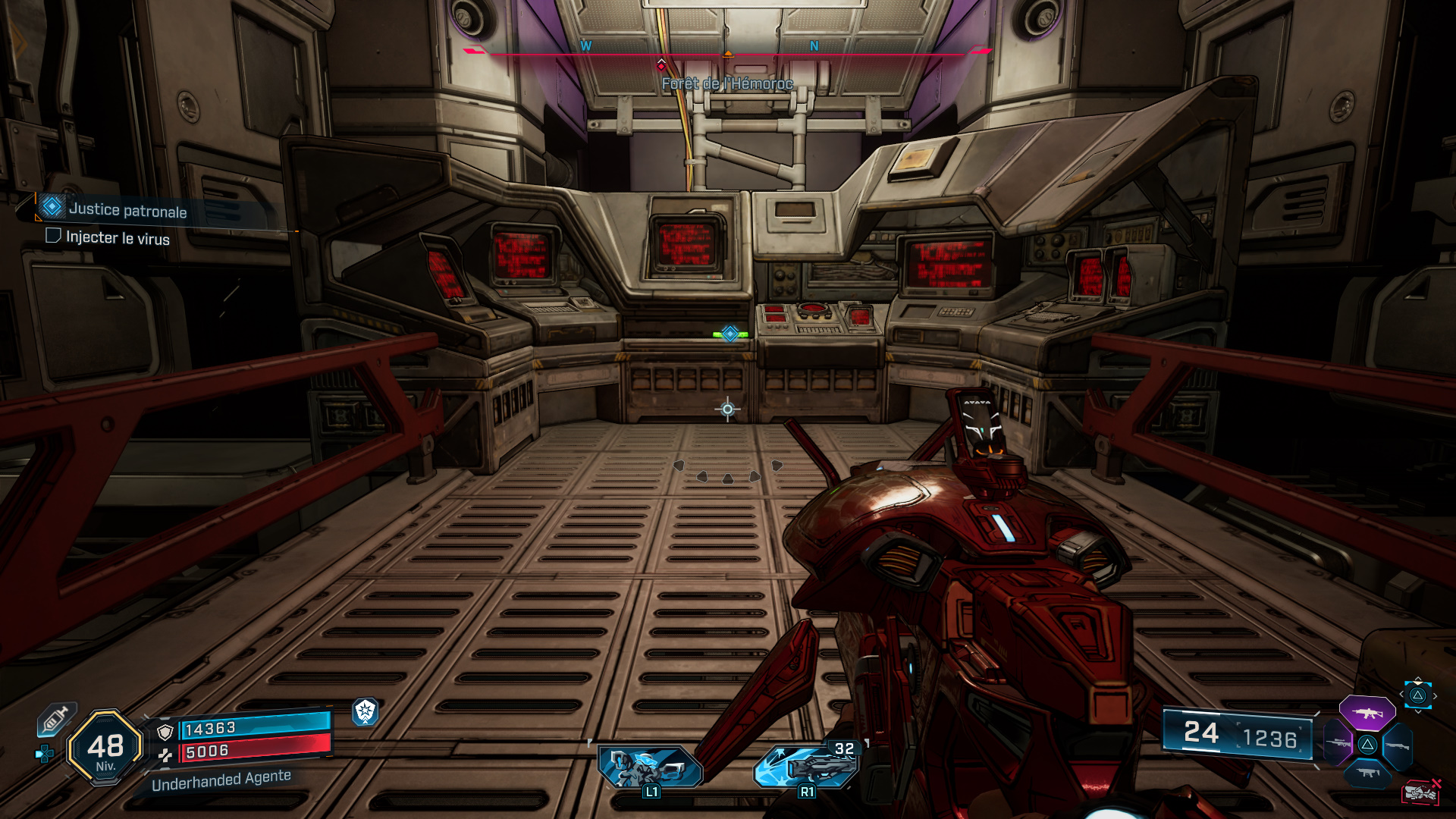Image resolution: width=1456 pixels, height=819 pixels.
Task: Select the purple assault rifle weapon slot
Action: [x=1367, y=713]
